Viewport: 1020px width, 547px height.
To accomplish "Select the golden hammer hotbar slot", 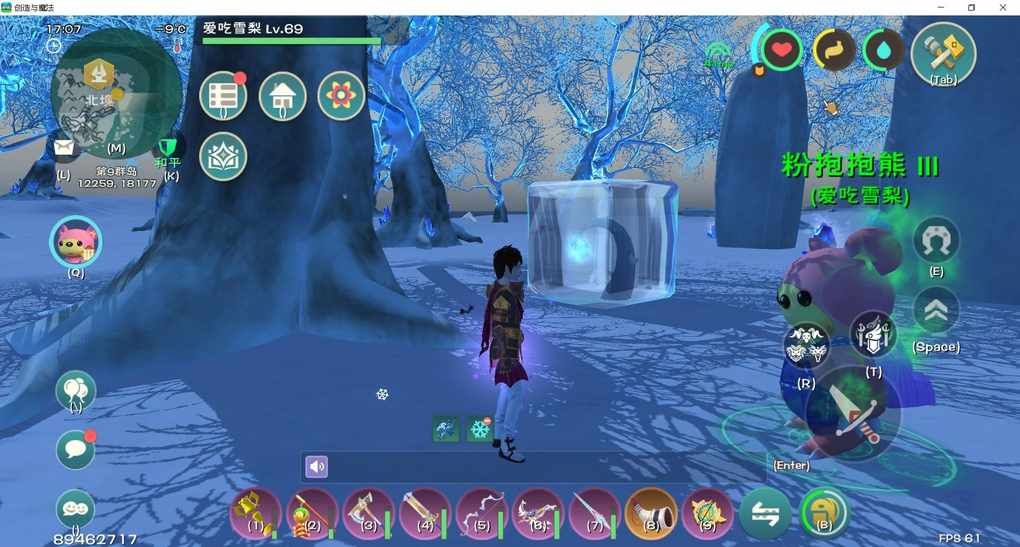I will (255, 513).
